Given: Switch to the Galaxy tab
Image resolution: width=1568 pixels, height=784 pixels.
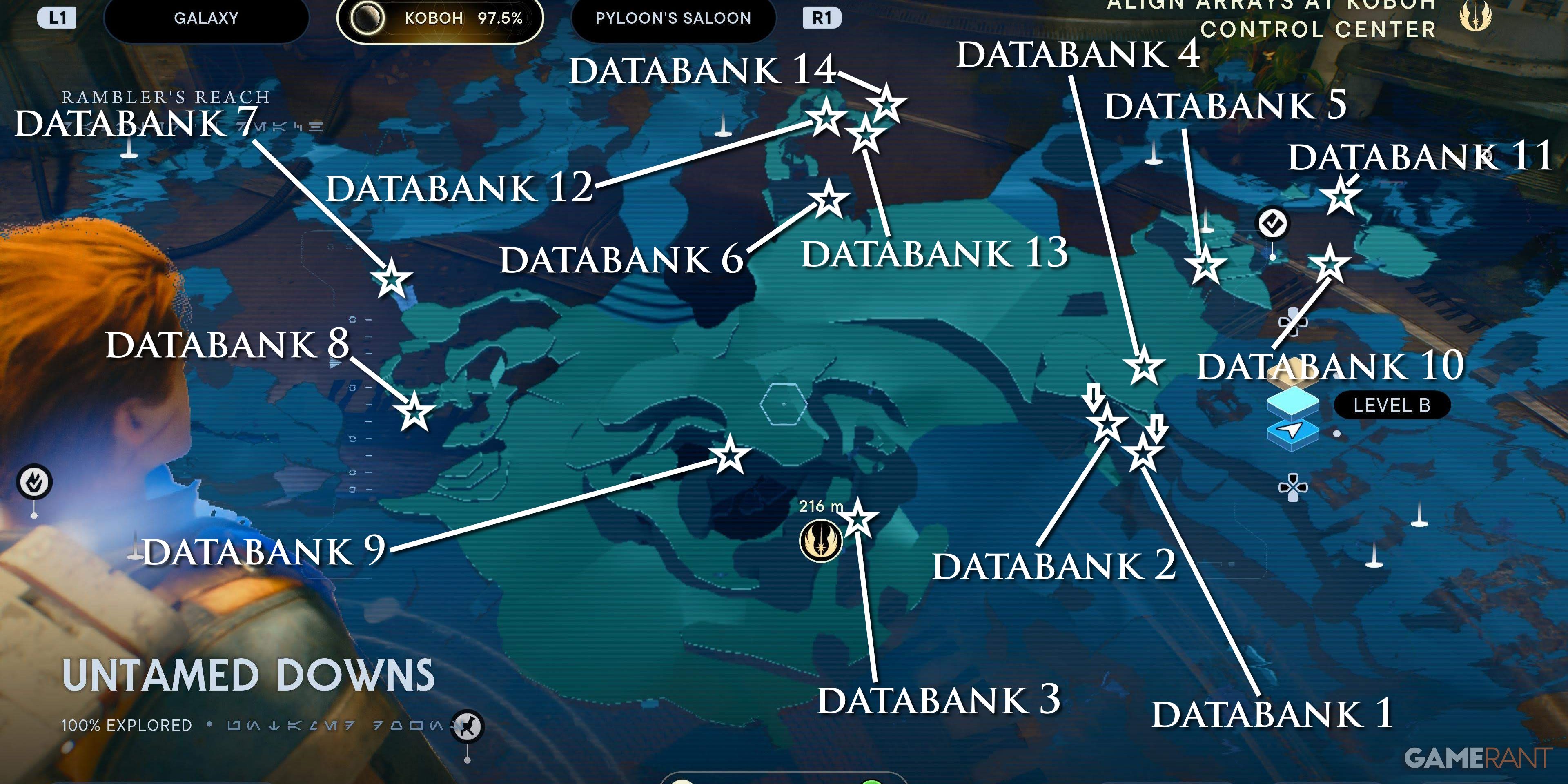Looking at the screenshot, I should pyautogui.click(x=206, y=18).
